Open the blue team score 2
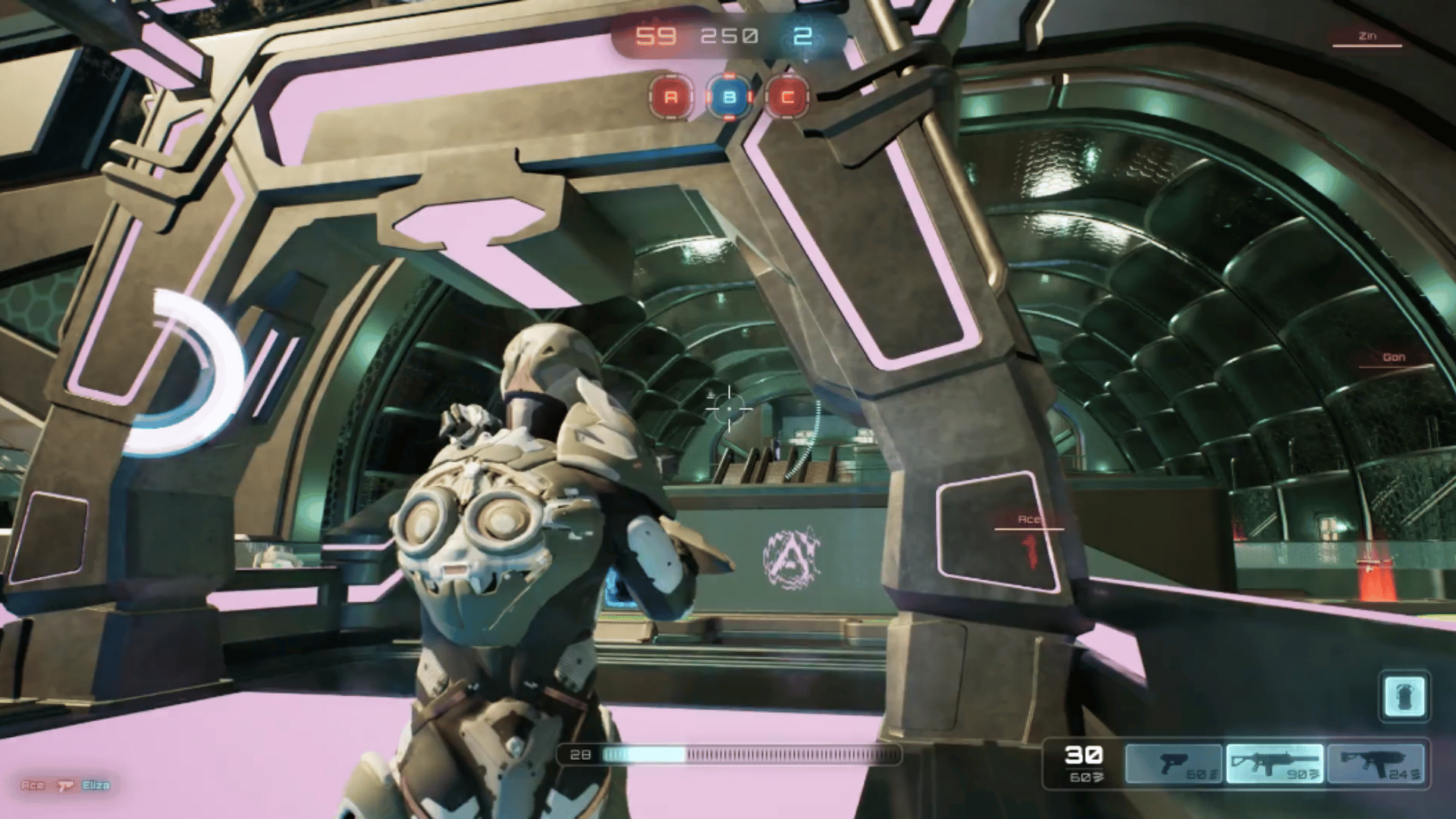The image size is (1456, 819). point(804,34)
